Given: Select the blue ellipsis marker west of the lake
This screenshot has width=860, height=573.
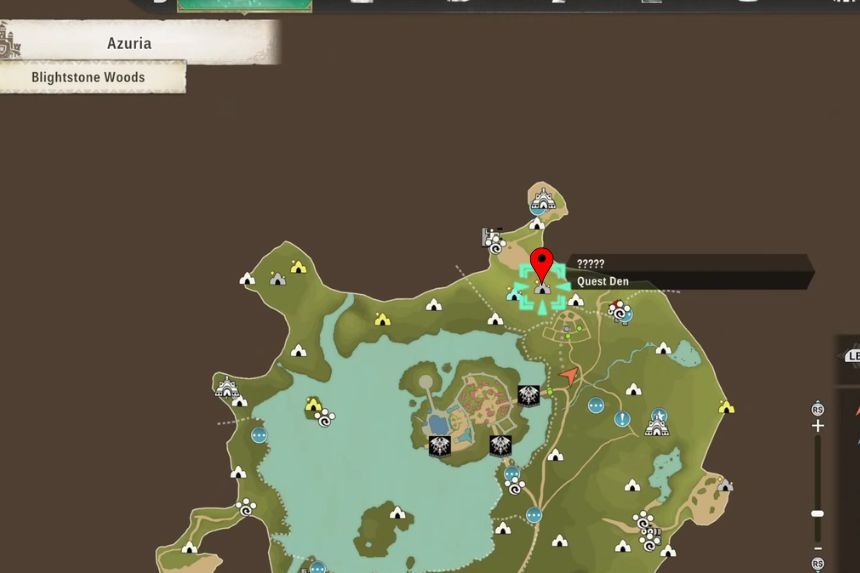Looking at the screenshot, I should [259, 435].
